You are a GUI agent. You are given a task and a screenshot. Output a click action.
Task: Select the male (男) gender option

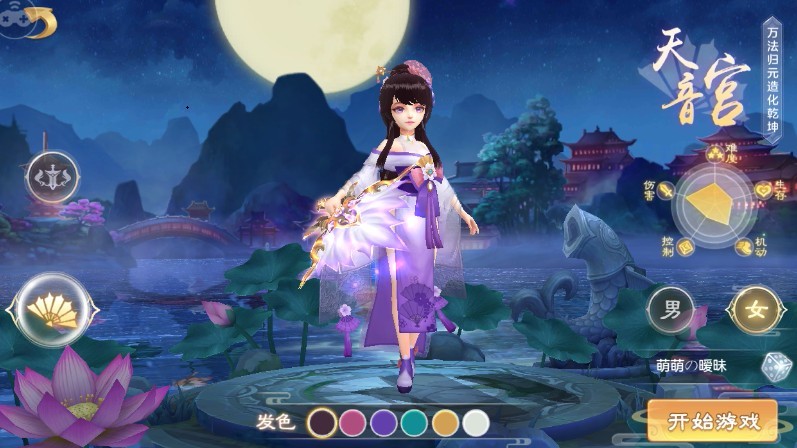(670, 309)
